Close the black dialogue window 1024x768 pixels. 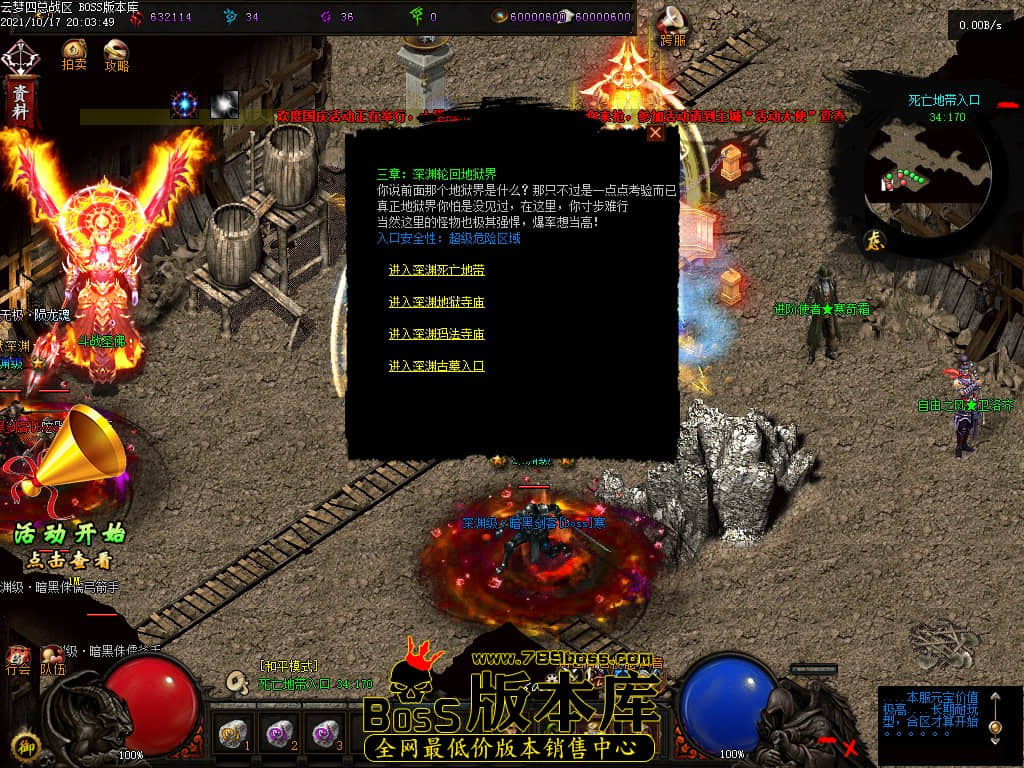655,132
